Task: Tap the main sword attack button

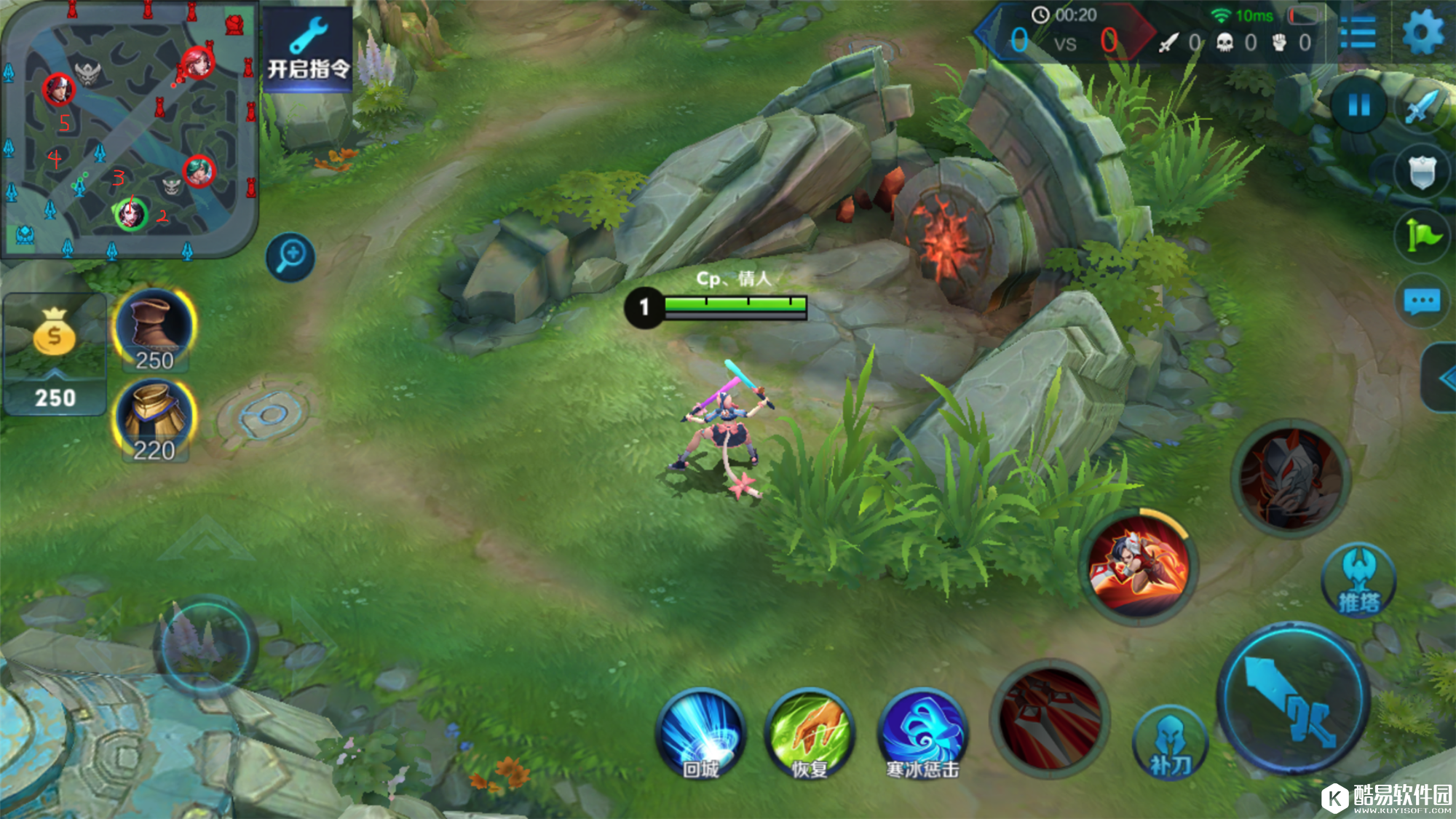Action: pyautogui.click(x=1292, y=699)
